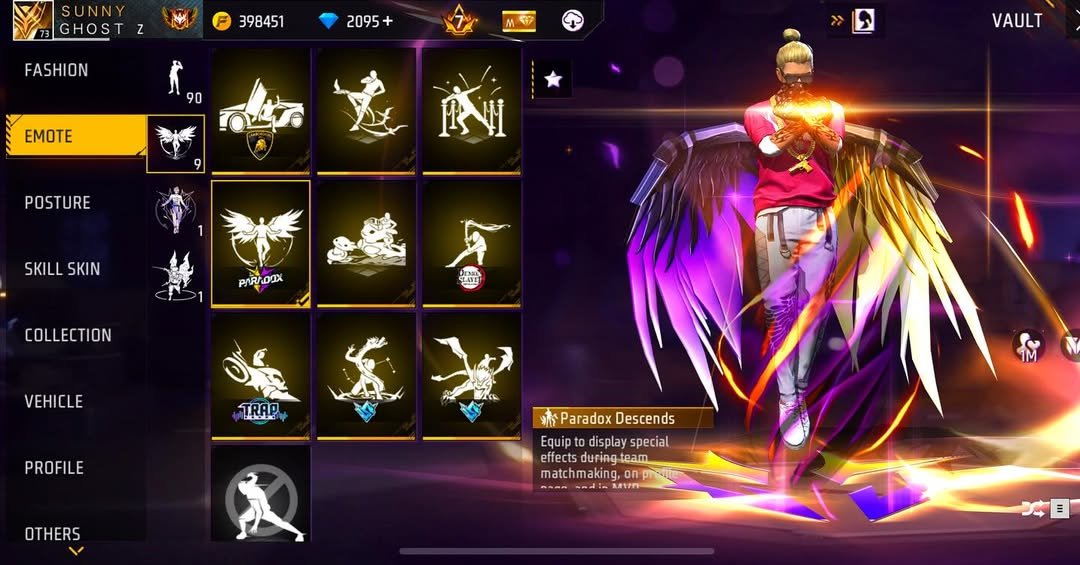The height and width of the screenshot is (565, 1080).
Task: Add diamonds with the plus button
Action: [x=387, y=21]
